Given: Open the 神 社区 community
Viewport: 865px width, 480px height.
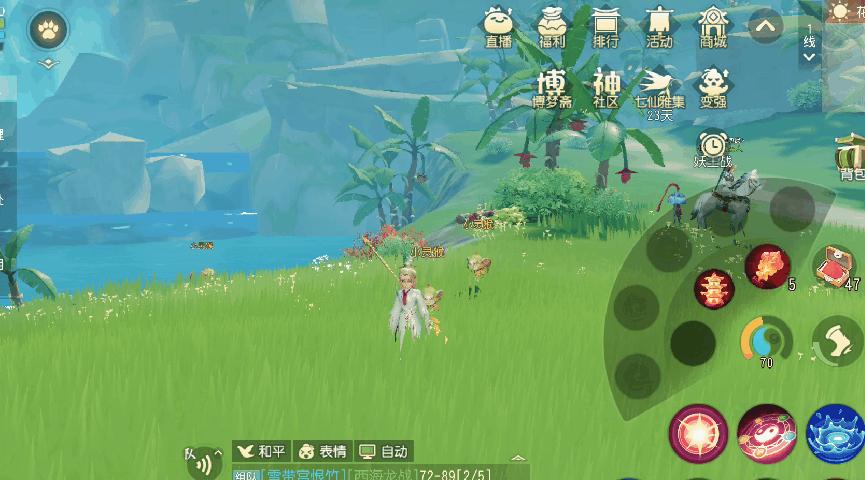Looking at the screenshot, I should point(606,86).
